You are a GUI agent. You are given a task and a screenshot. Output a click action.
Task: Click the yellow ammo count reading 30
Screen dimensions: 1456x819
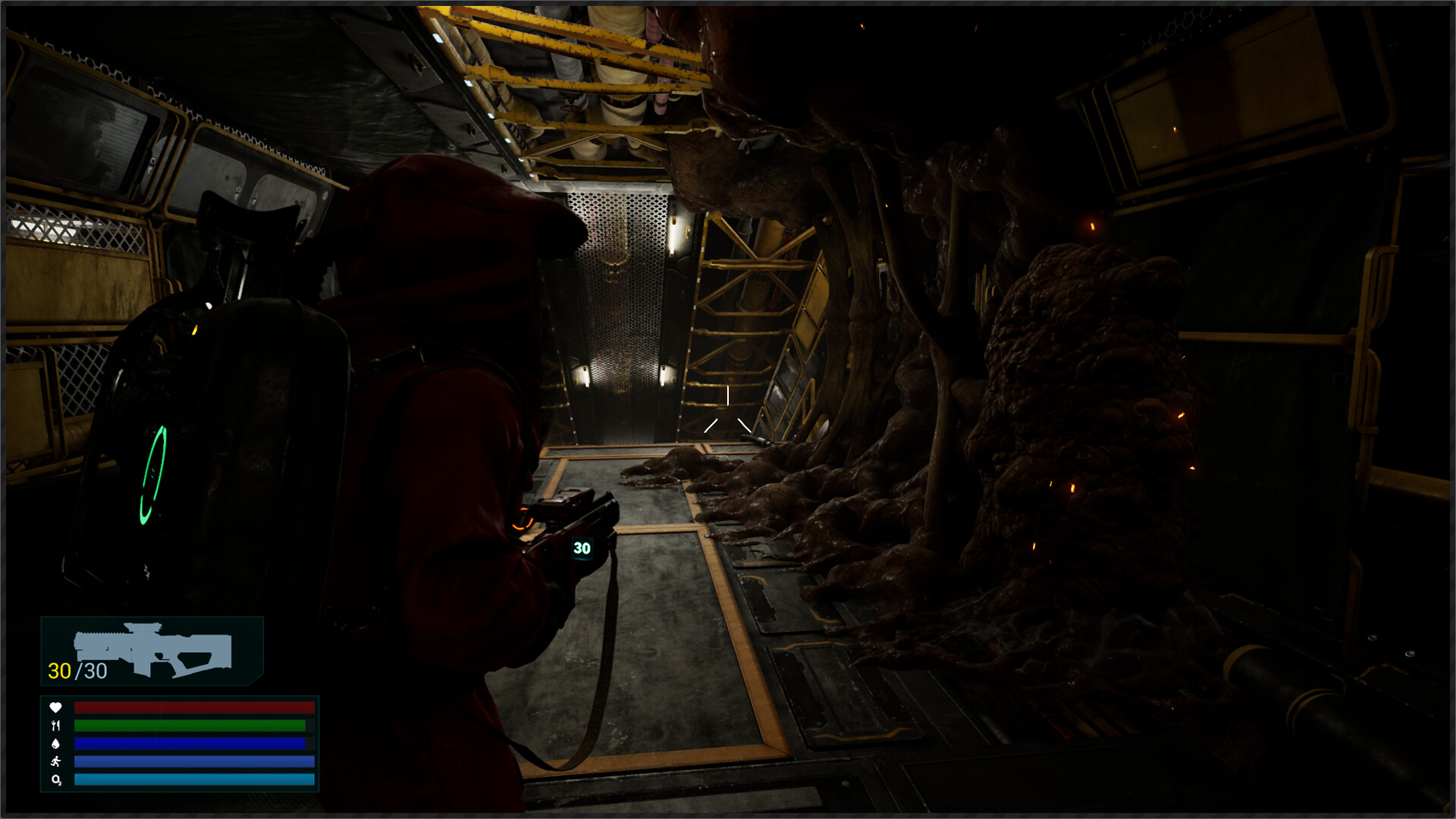(59, 670)
